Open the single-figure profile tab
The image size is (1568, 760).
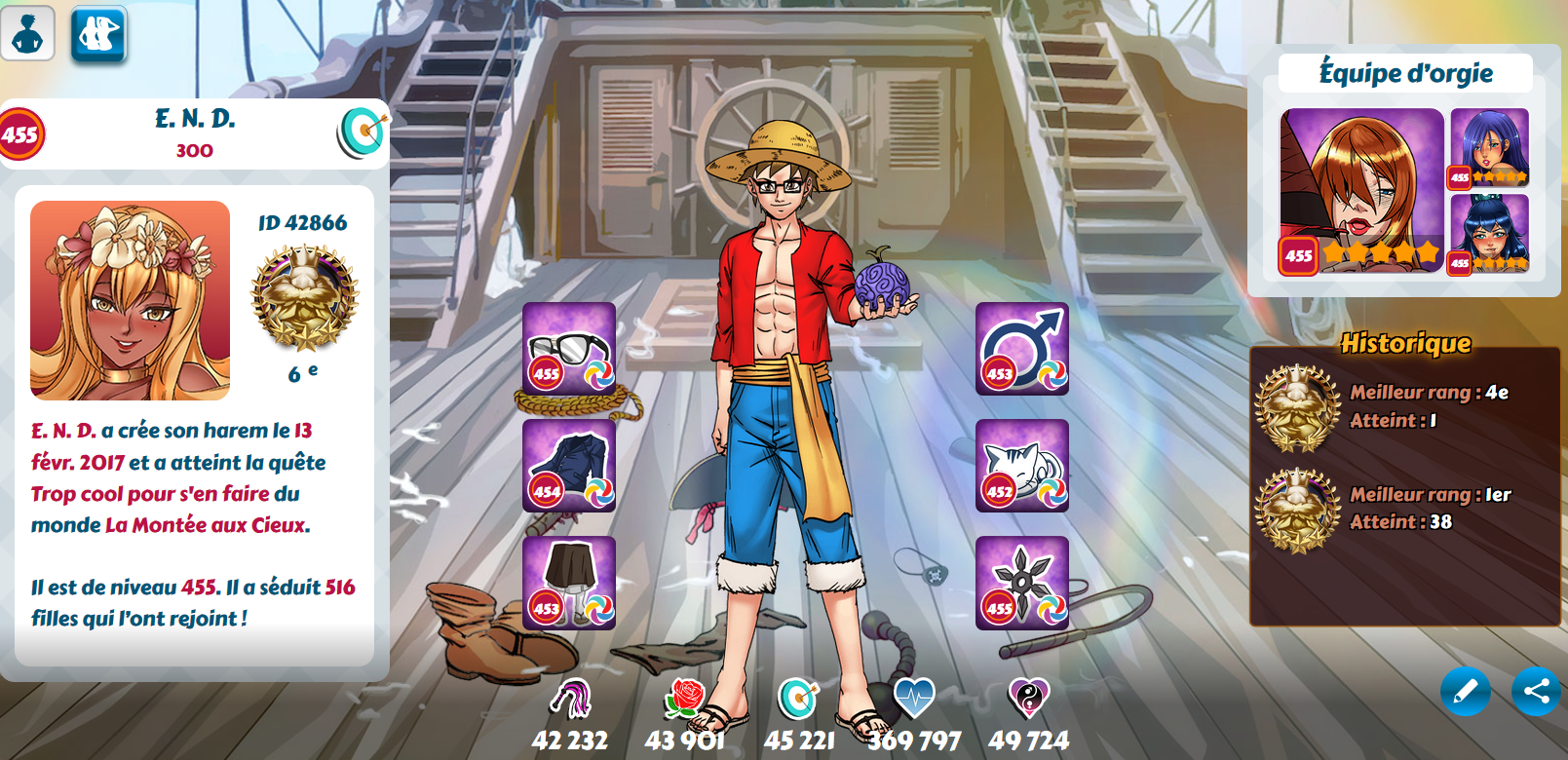point(27,33)
